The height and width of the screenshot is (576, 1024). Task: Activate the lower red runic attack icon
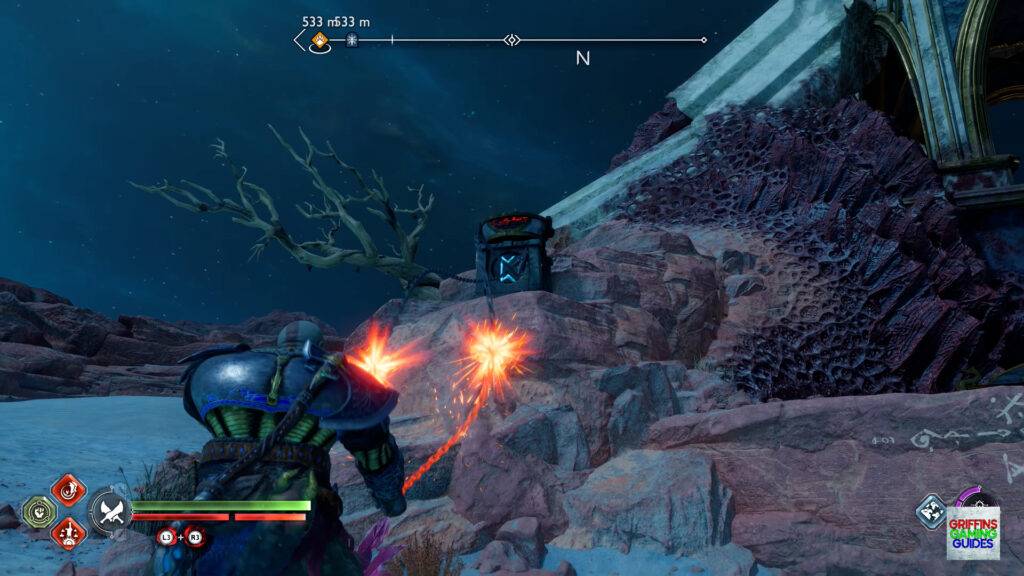coord(68,532)
